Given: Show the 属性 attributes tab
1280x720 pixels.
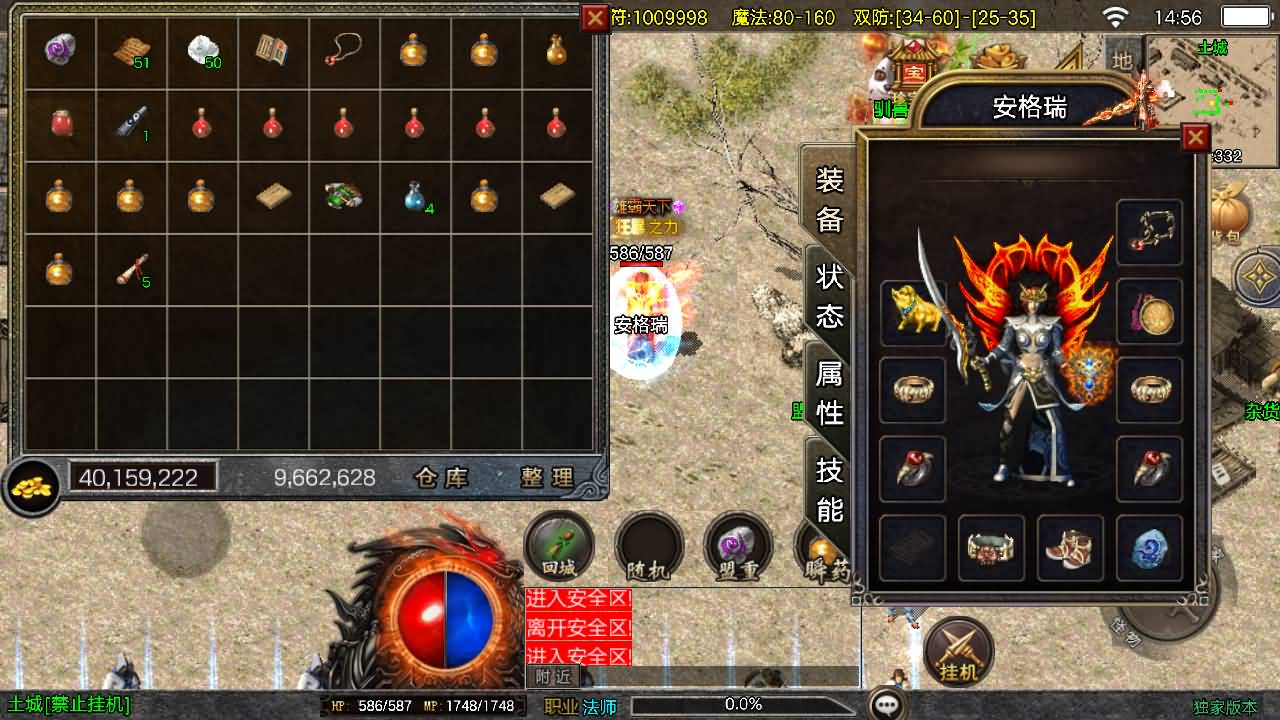Looking at the screenshot, I should pyautogui.click(x=829, y=392).
